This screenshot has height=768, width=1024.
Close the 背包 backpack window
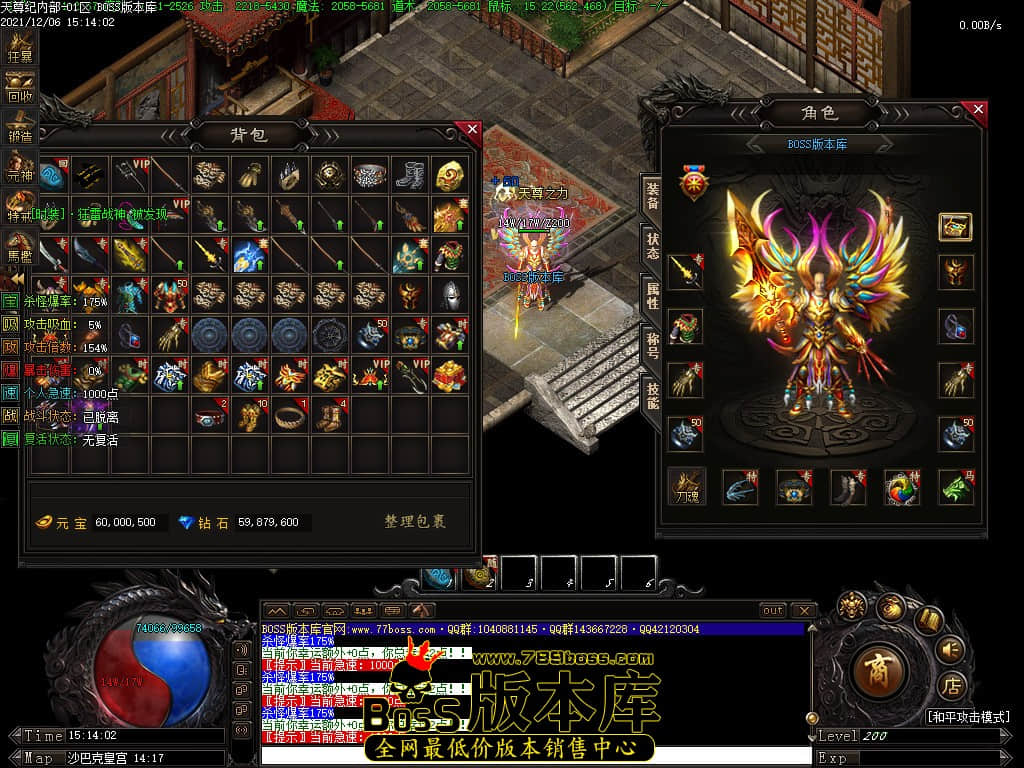(472, 129)
